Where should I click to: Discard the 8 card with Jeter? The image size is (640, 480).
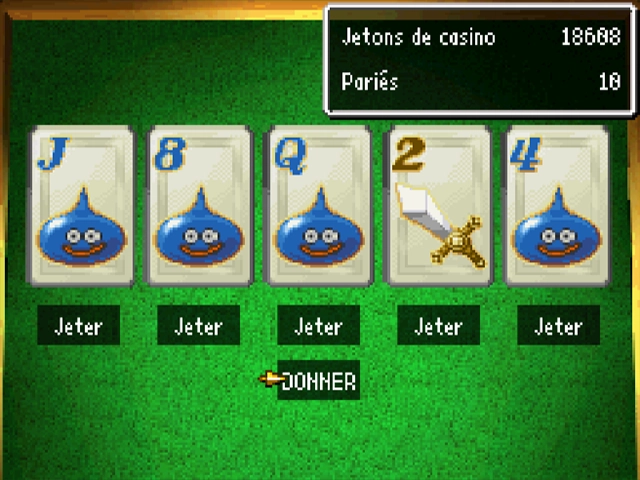click(x=199, y=326)
